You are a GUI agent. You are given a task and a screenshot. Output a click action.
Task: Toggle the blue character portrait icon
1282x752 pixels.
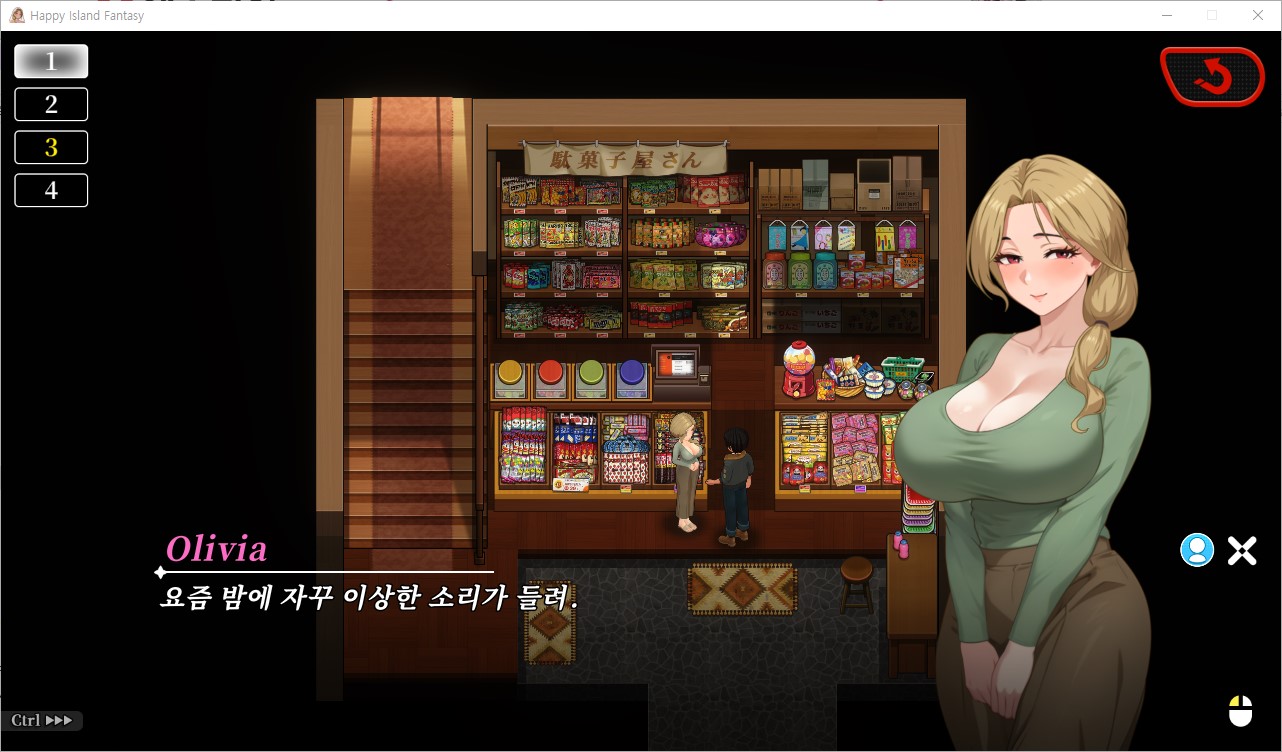pos(1196,550)
